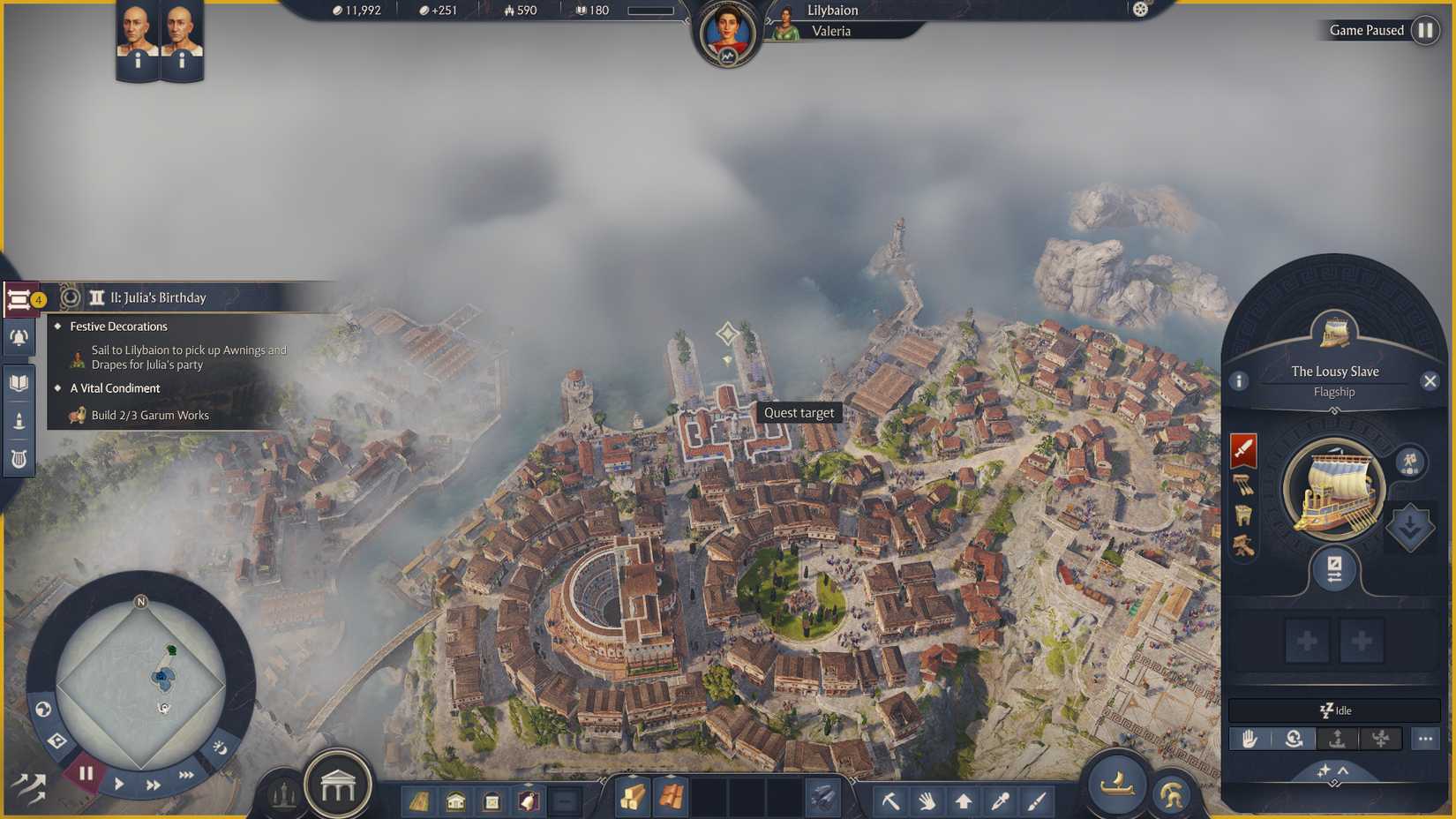The image size is (1456, 819).
Task: Open the dropdown arrow above the bell build icon
Action: [x=528, y=785]
